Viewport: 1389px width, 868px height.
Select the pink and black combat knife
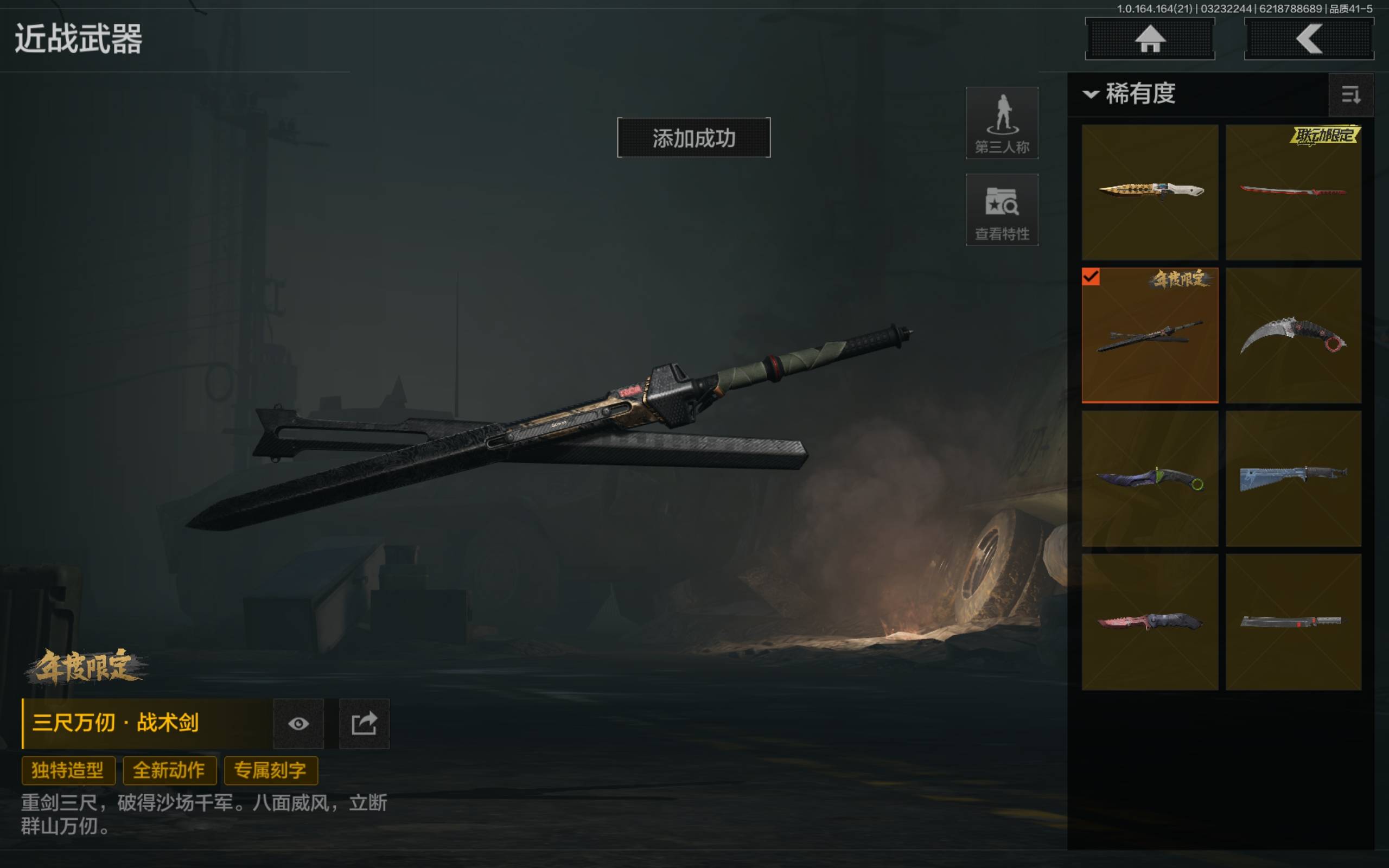click(x=1150, y=622)
